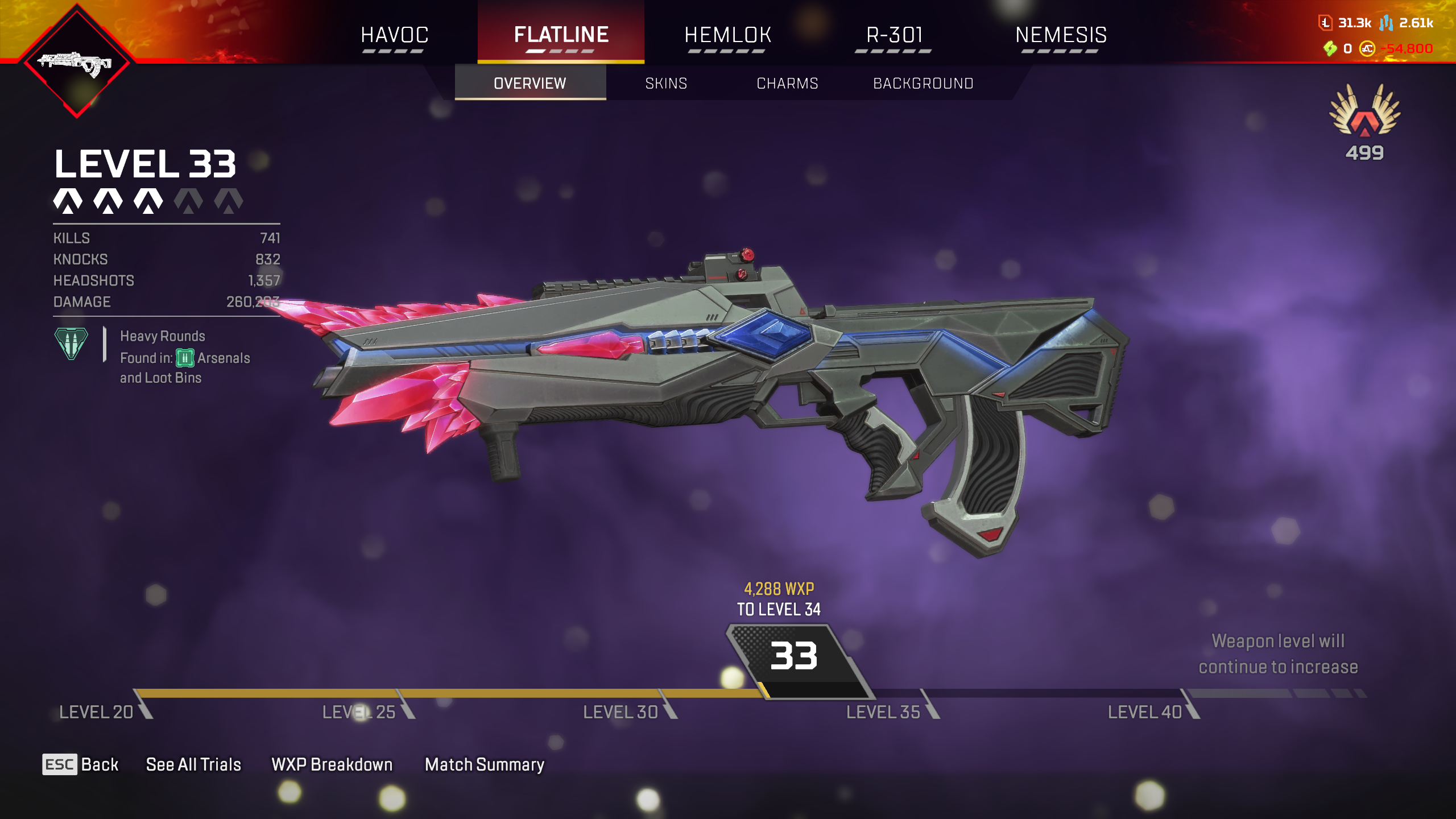Switch to the CHARMS sub-tab
Screen dimensions: 1456x819
click(787, 84)
